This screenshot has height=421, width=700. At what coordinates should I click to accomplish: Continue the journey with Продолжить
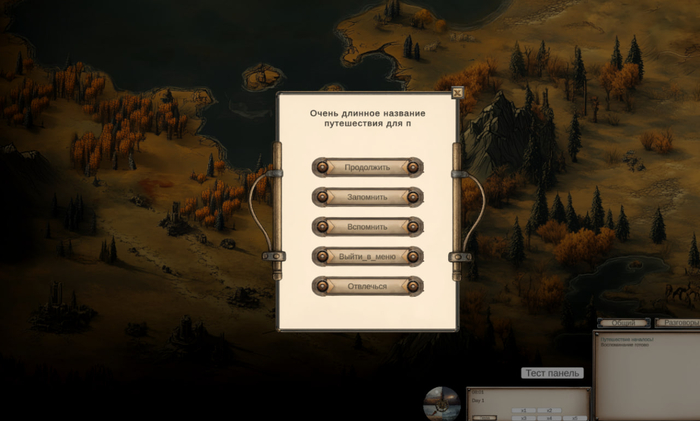[x=367, y=167]
